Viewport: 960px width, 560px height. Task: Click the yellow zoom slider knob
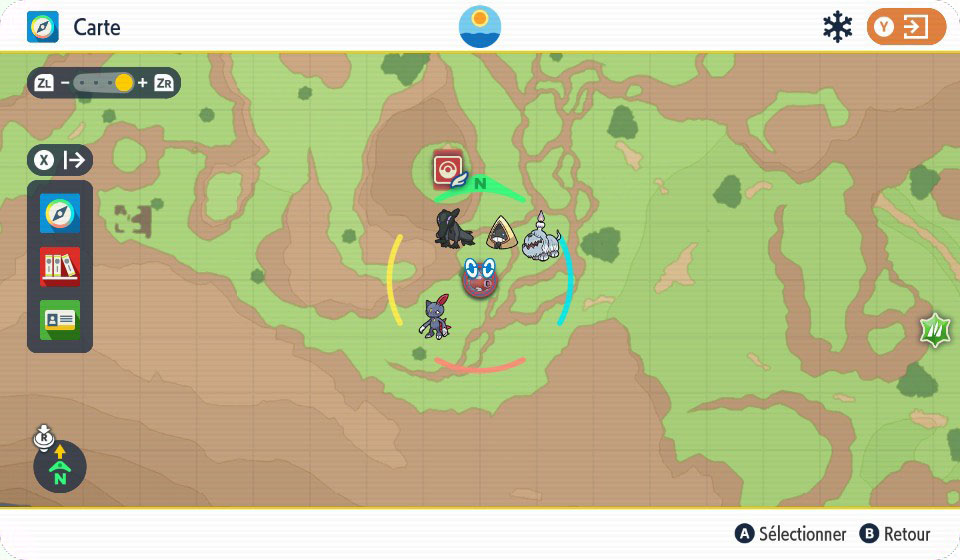click(x=123, y=83)
